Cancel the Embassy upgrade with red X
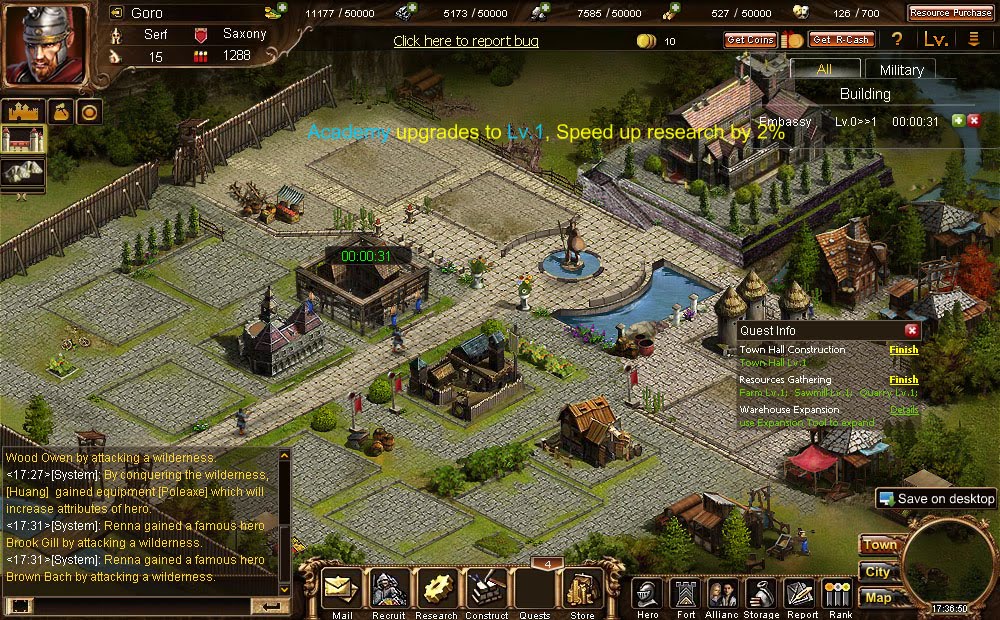Viewport: 1000px width, 620px height. 973,121
